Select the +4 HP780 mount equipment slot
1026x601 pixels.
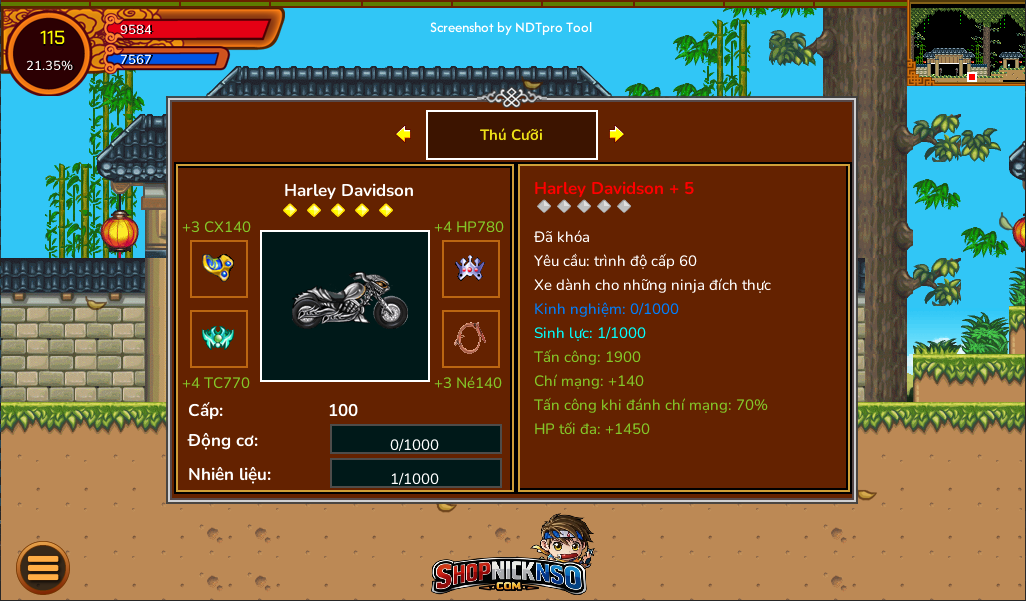click(x=471, y=269)
